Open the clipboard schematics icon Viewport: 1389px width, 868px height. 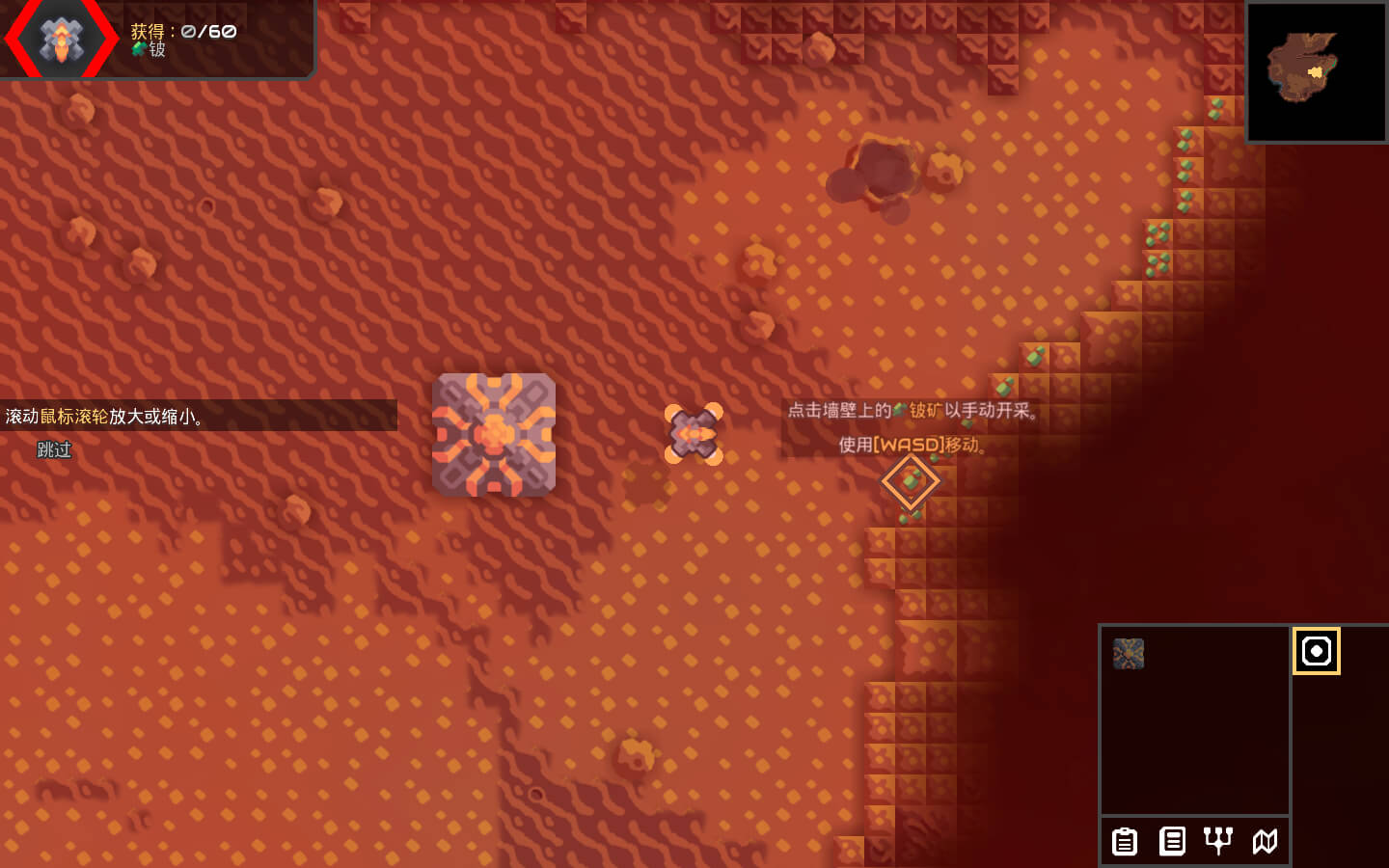(1125, 841)
